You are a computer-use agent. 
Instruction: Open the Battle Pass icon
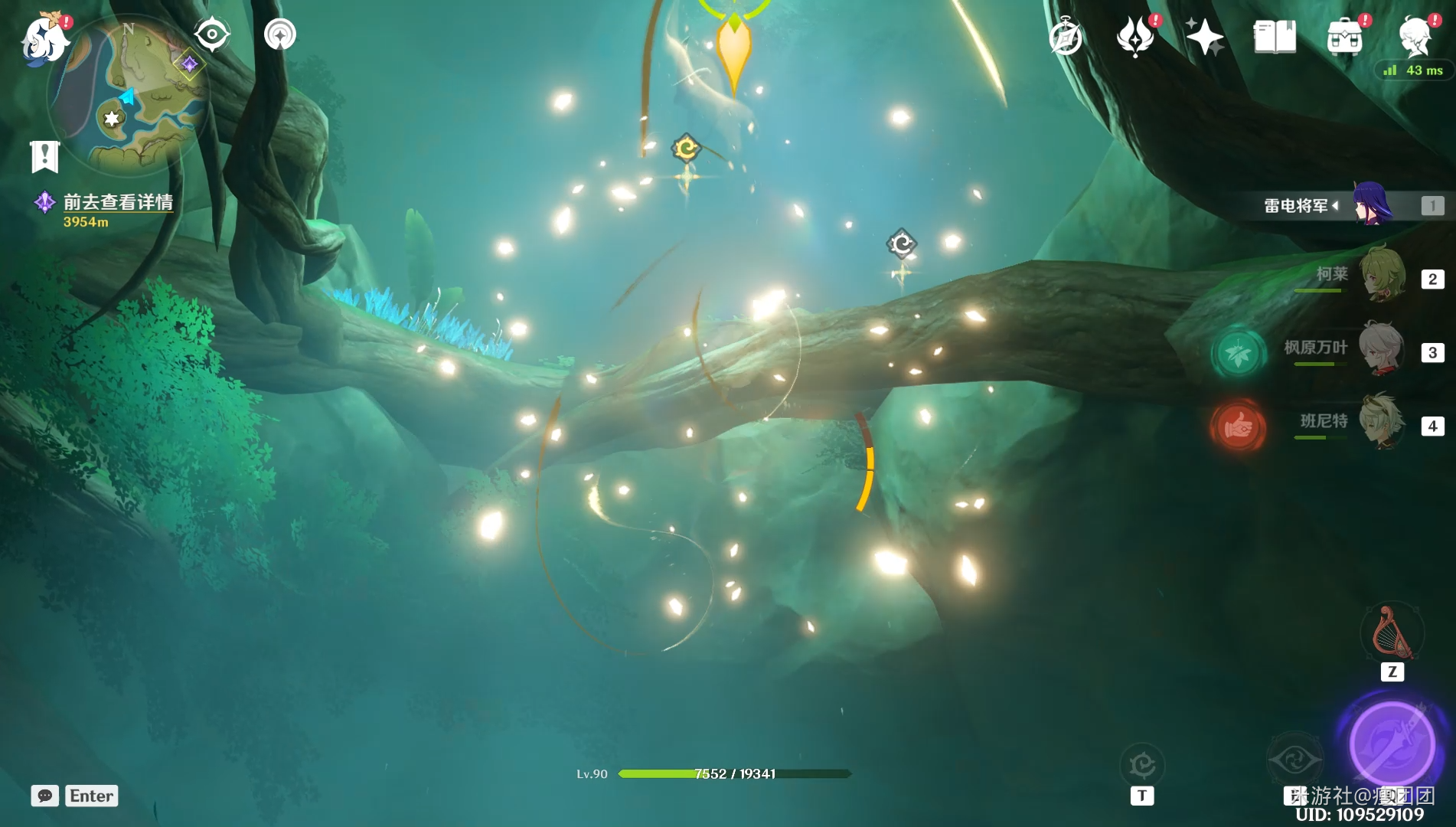[1135, 37]
